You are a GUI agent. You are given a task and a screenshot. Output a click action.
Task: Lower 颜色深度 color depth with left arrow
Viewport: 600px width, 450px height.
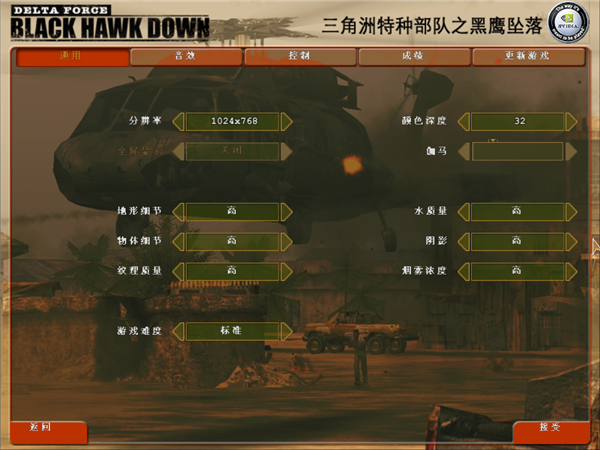point(465,121)
